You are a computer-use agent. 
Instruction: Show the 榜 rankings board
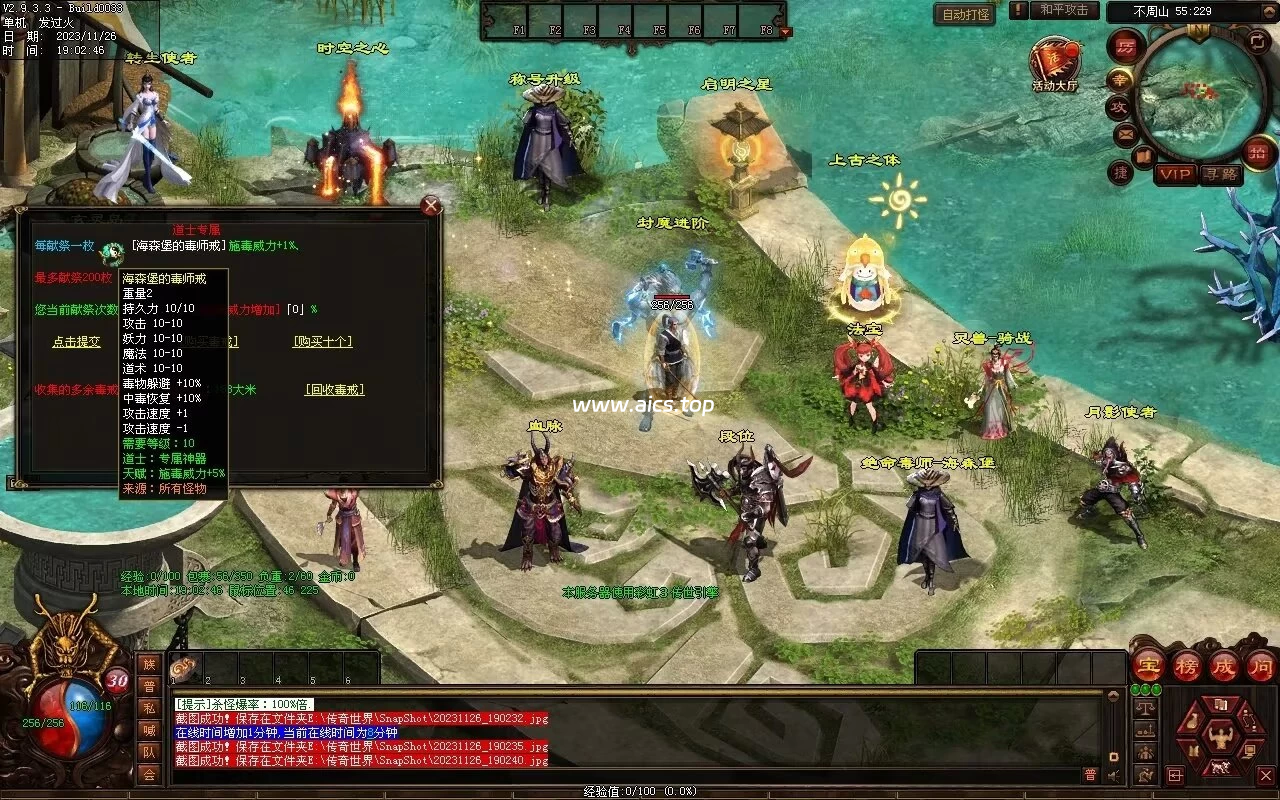1187,665
